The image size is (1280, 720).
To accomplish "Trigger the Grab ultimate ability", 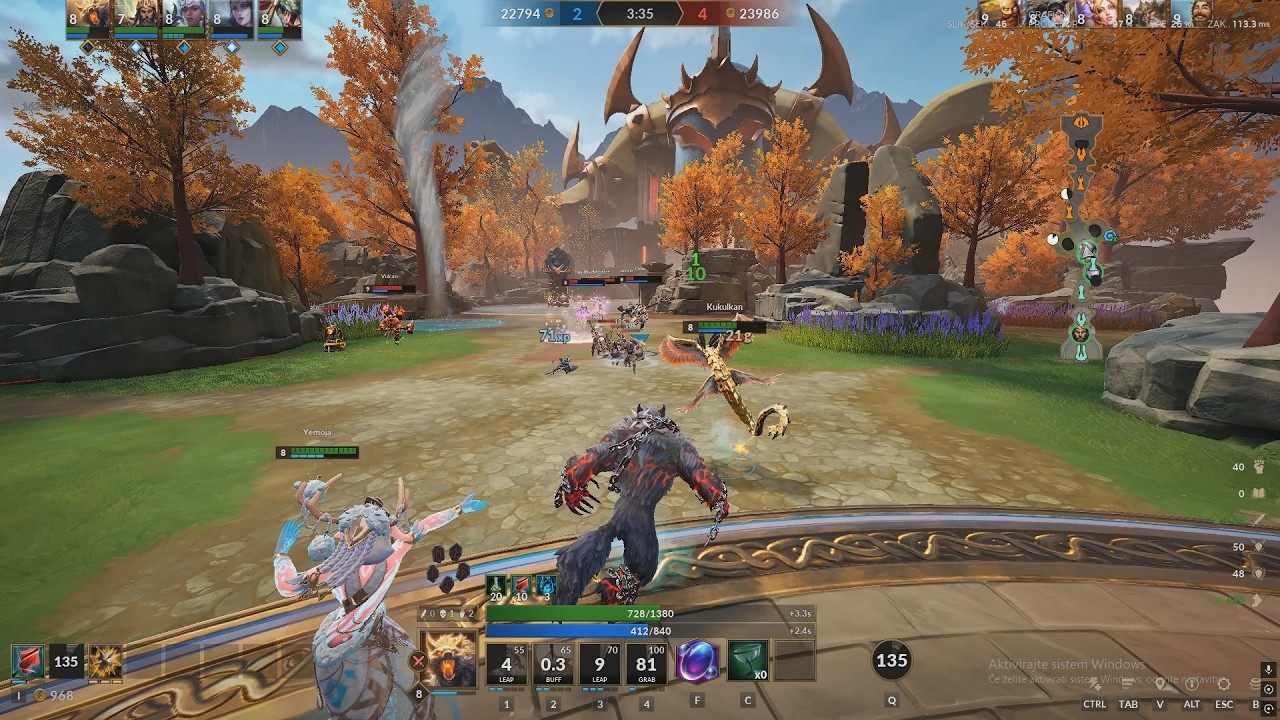I will tap(646, 664).
